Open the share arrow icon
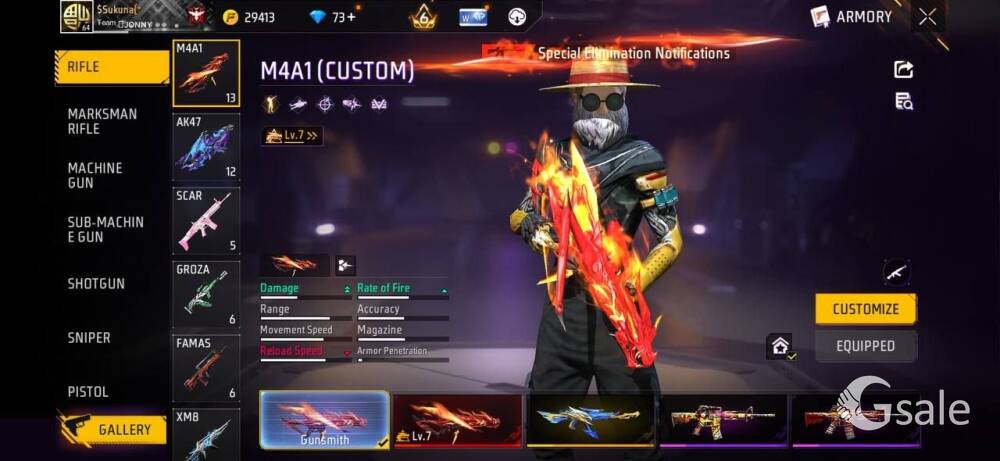The image size is (1000, 461). coord(903,69)
